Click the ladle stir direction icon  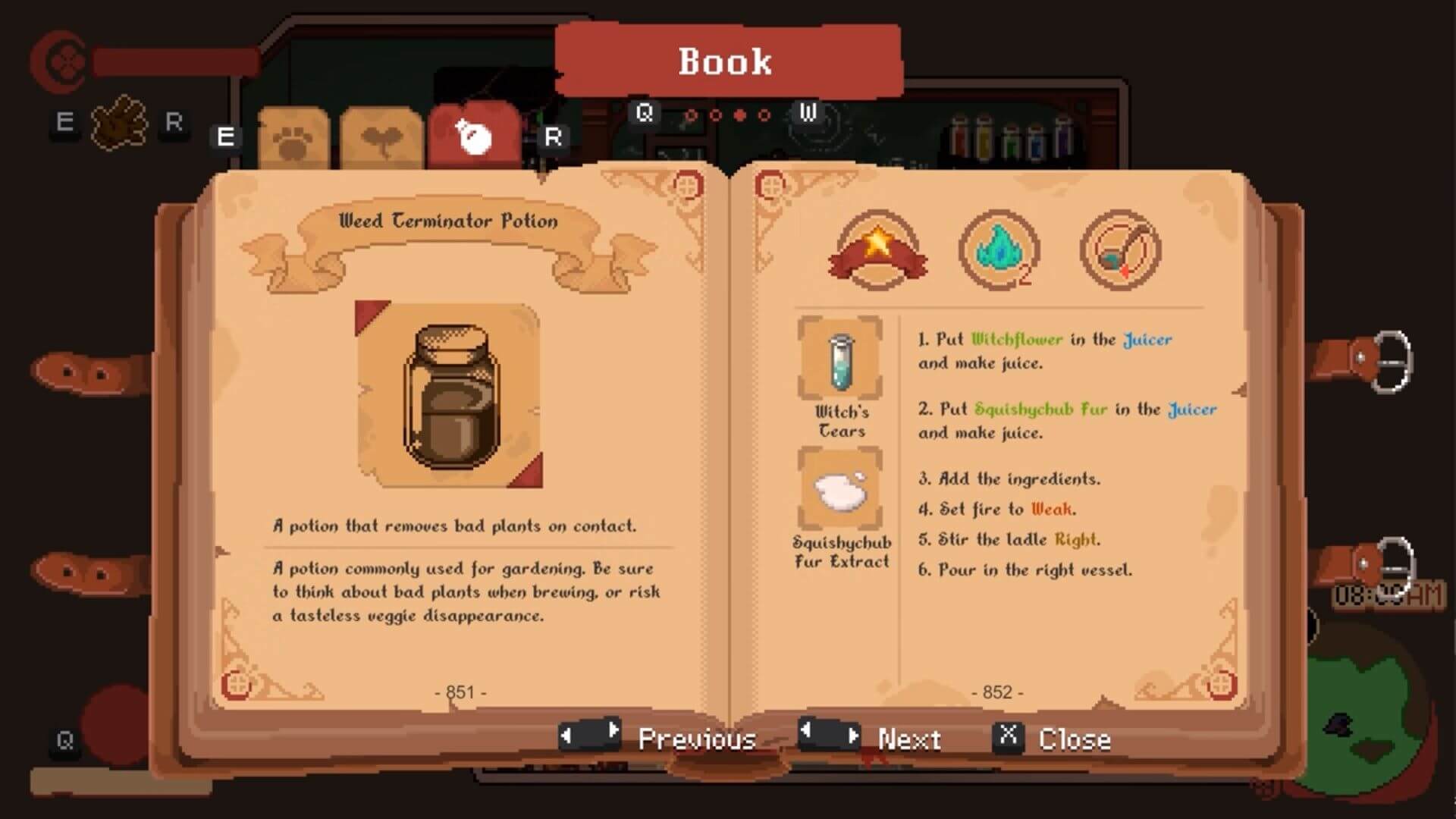click(1120, 250)
